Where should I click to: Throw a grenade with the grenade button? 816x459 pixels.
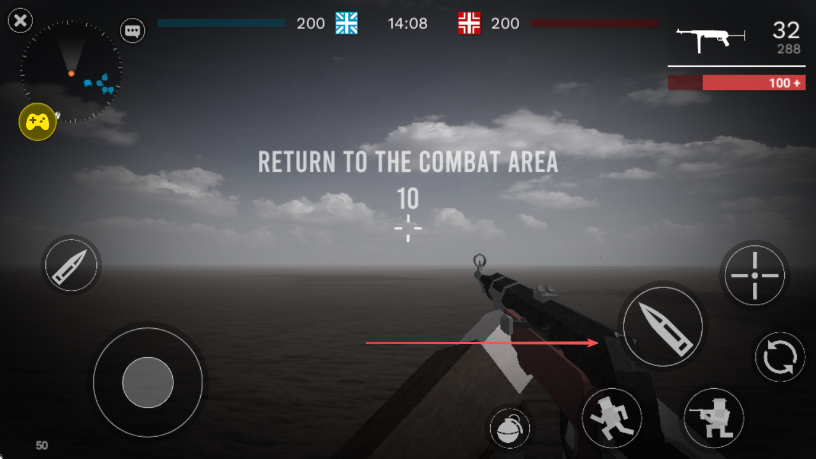click(x=510, y=428)
